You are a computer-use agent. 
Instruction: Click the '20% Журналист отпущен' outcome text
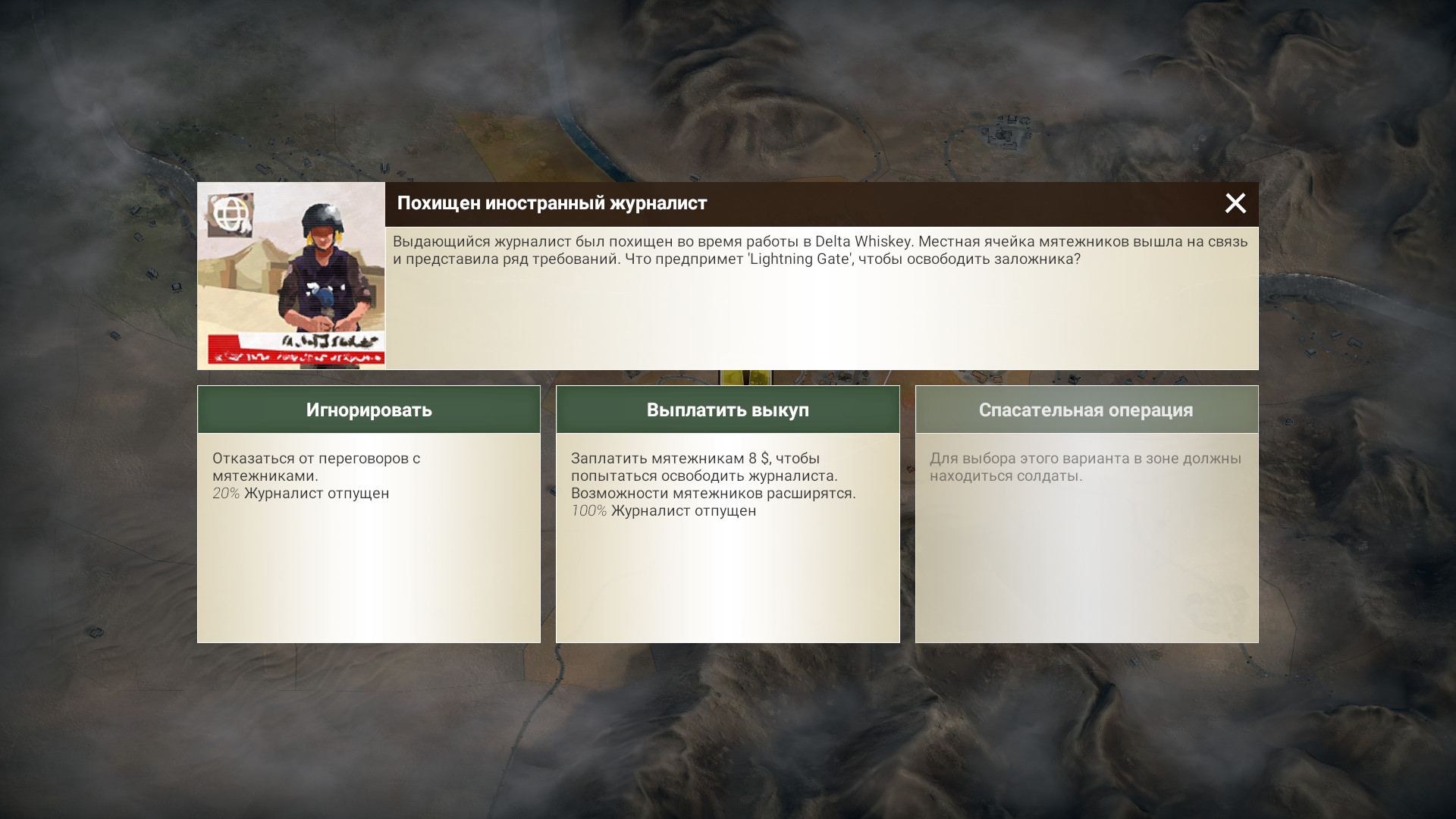(300, 493)
